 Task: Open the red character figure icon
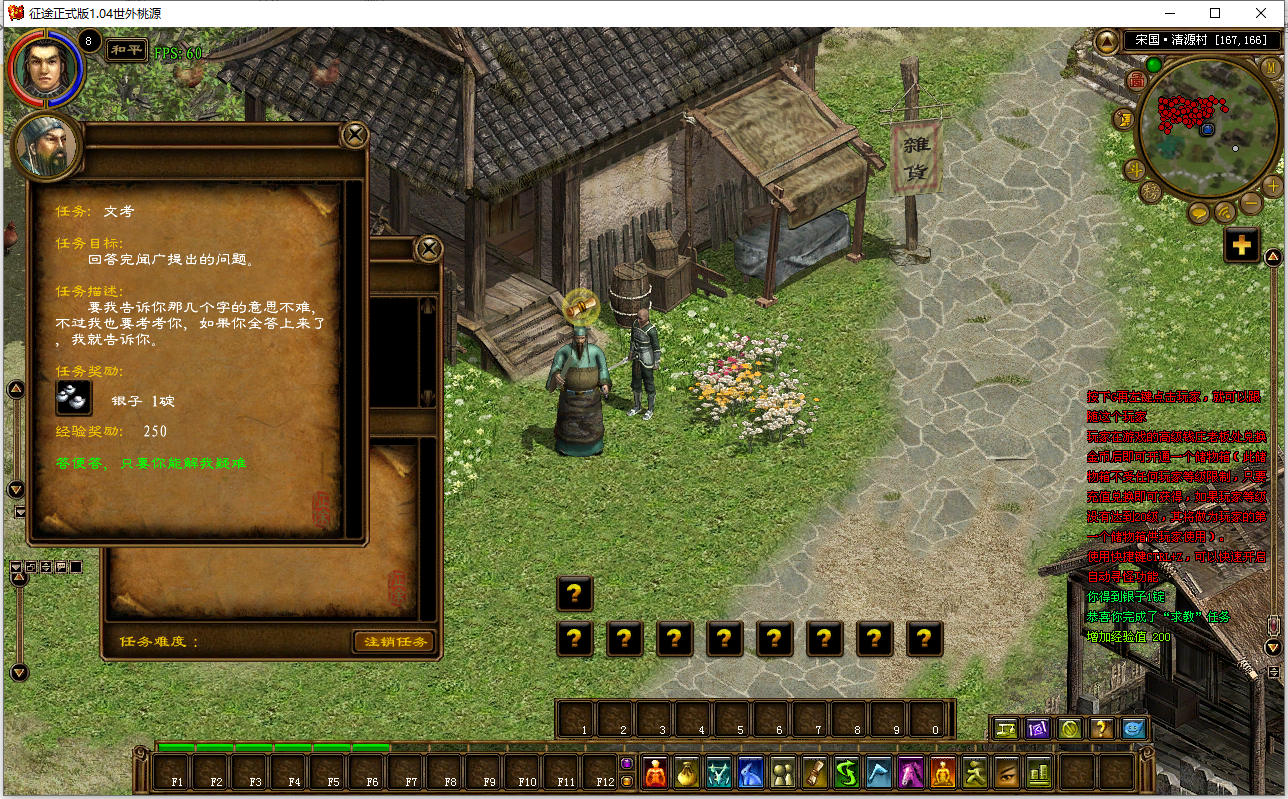(x=655, y=772)
